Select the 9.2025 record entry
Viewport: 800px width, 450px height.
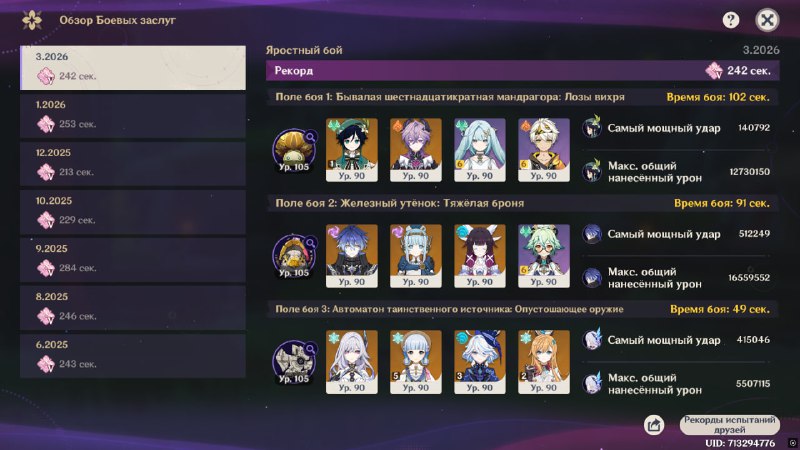[132, 258]
